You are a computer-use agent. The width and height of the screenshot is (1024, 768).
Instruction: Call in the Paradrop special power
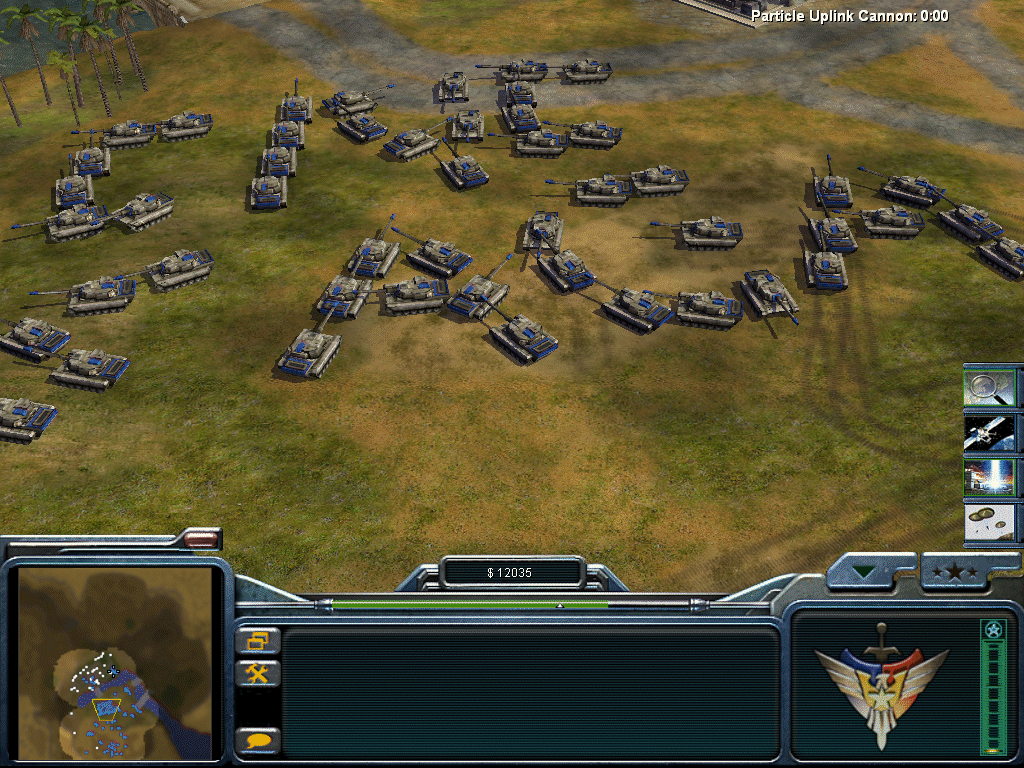(x=990, y=523)
